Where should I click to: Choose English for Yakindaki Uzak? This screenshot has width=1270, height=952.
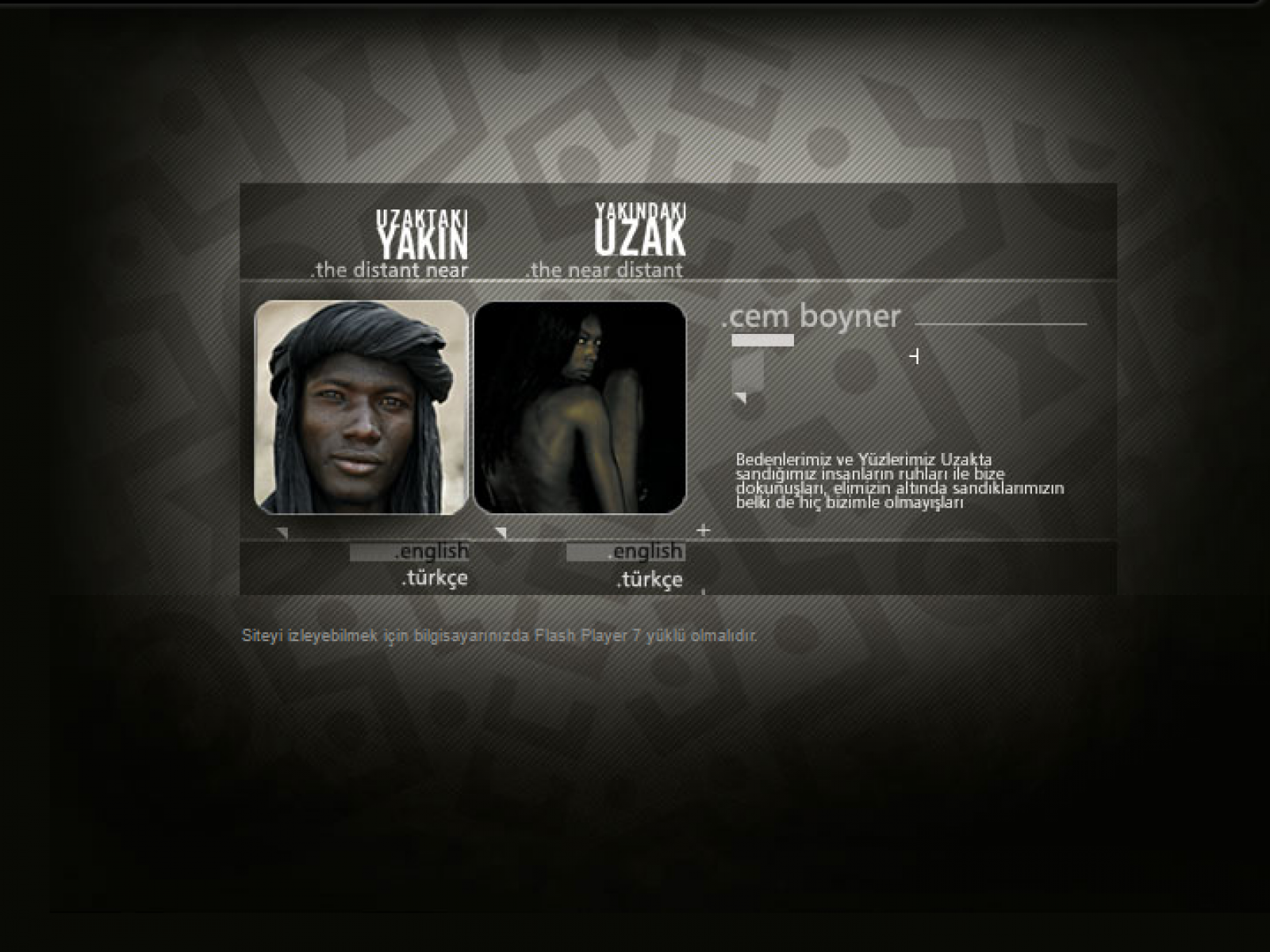[x=647, y=551]
